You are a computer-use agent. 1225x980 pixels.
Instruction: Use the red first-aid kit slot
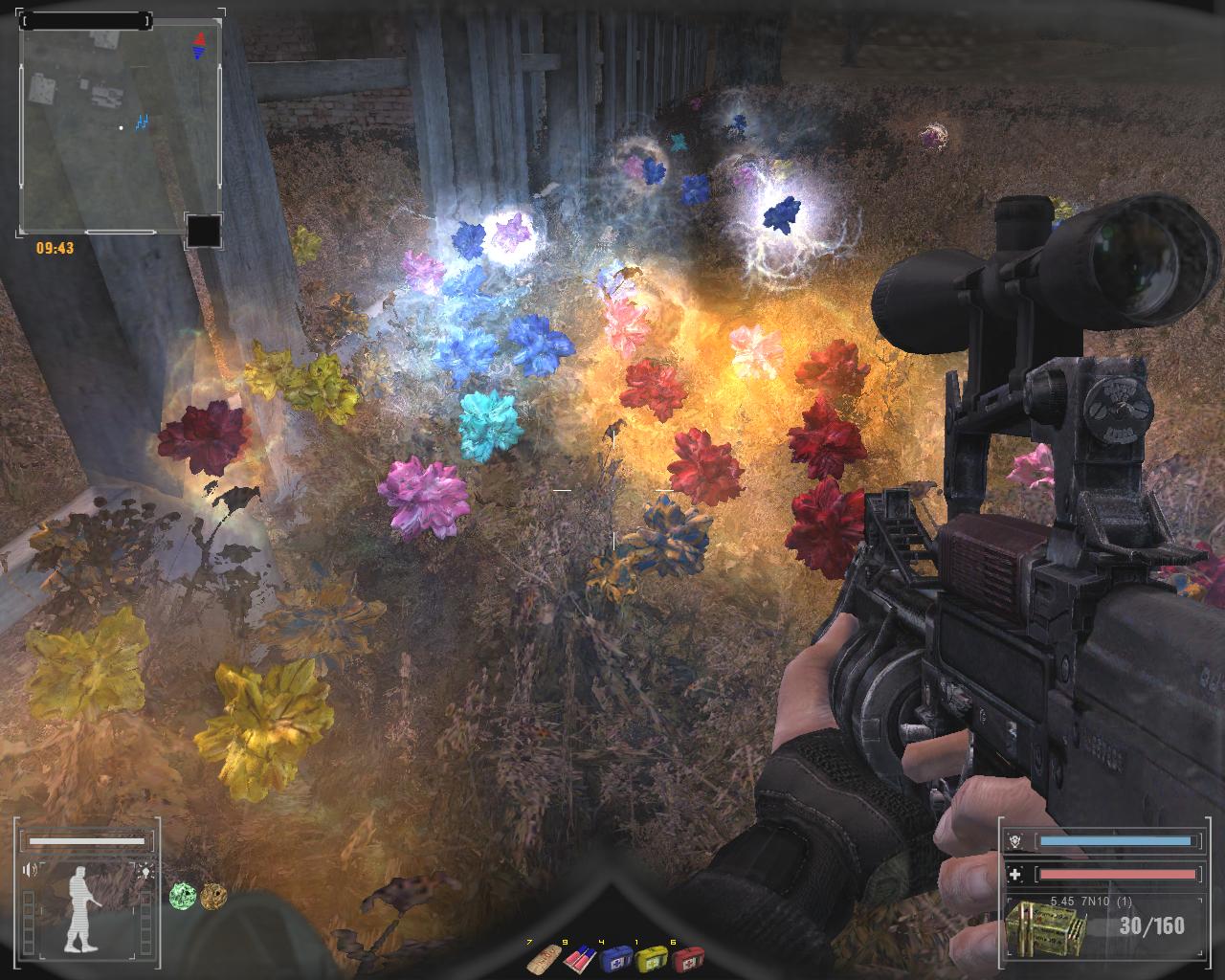(x=687, y=958)
